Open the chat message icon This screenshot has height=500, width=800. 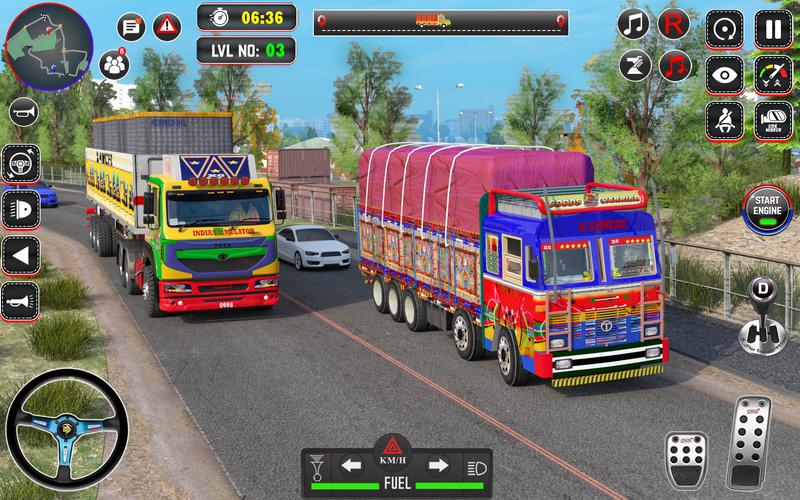tap(131, 27)
